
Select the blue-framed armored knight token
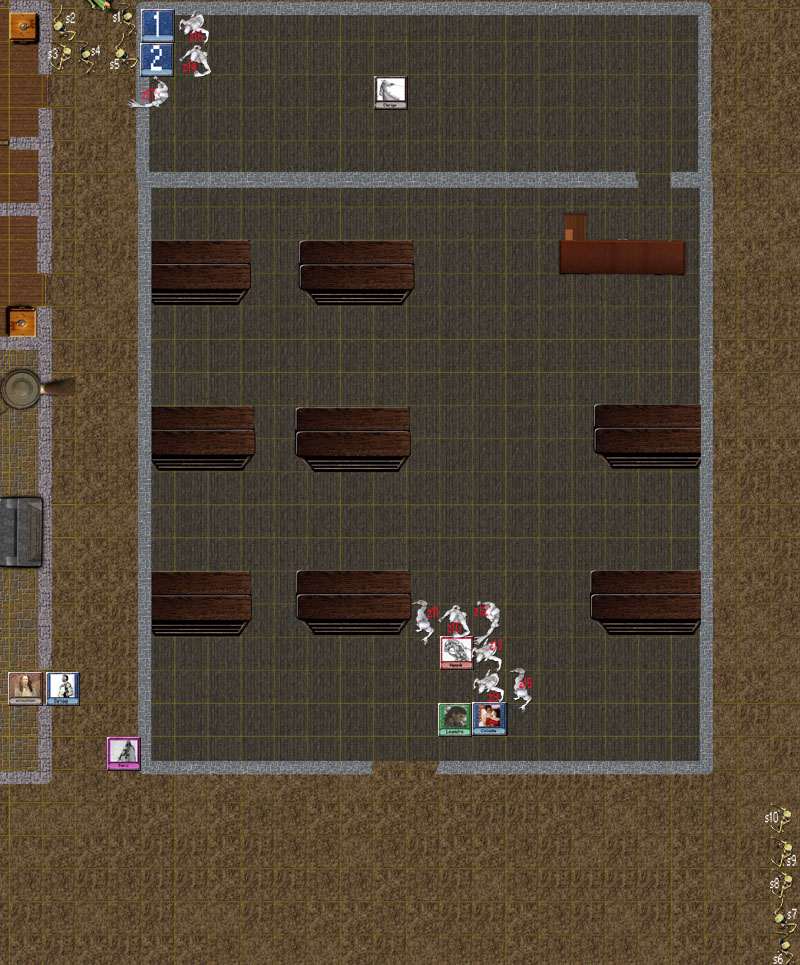coord(62,688)
